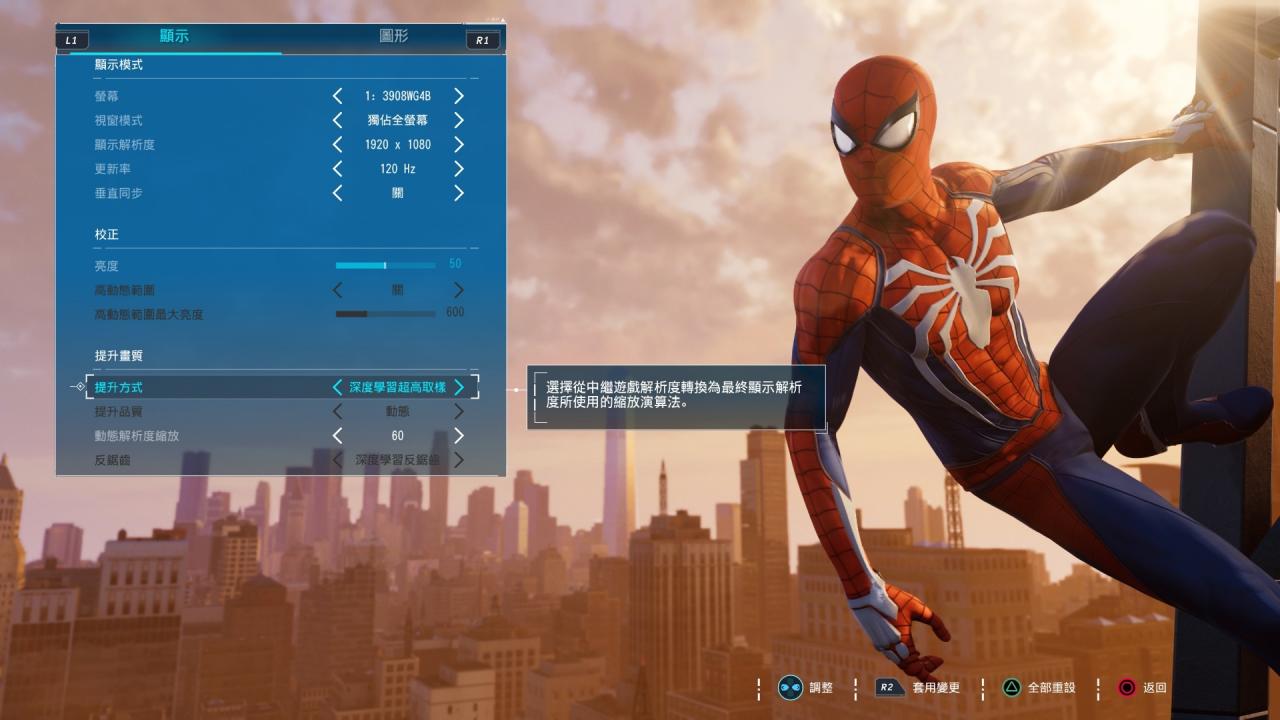
Task: Click left arrow for 視窗模式
Action: tap(337, 120)
